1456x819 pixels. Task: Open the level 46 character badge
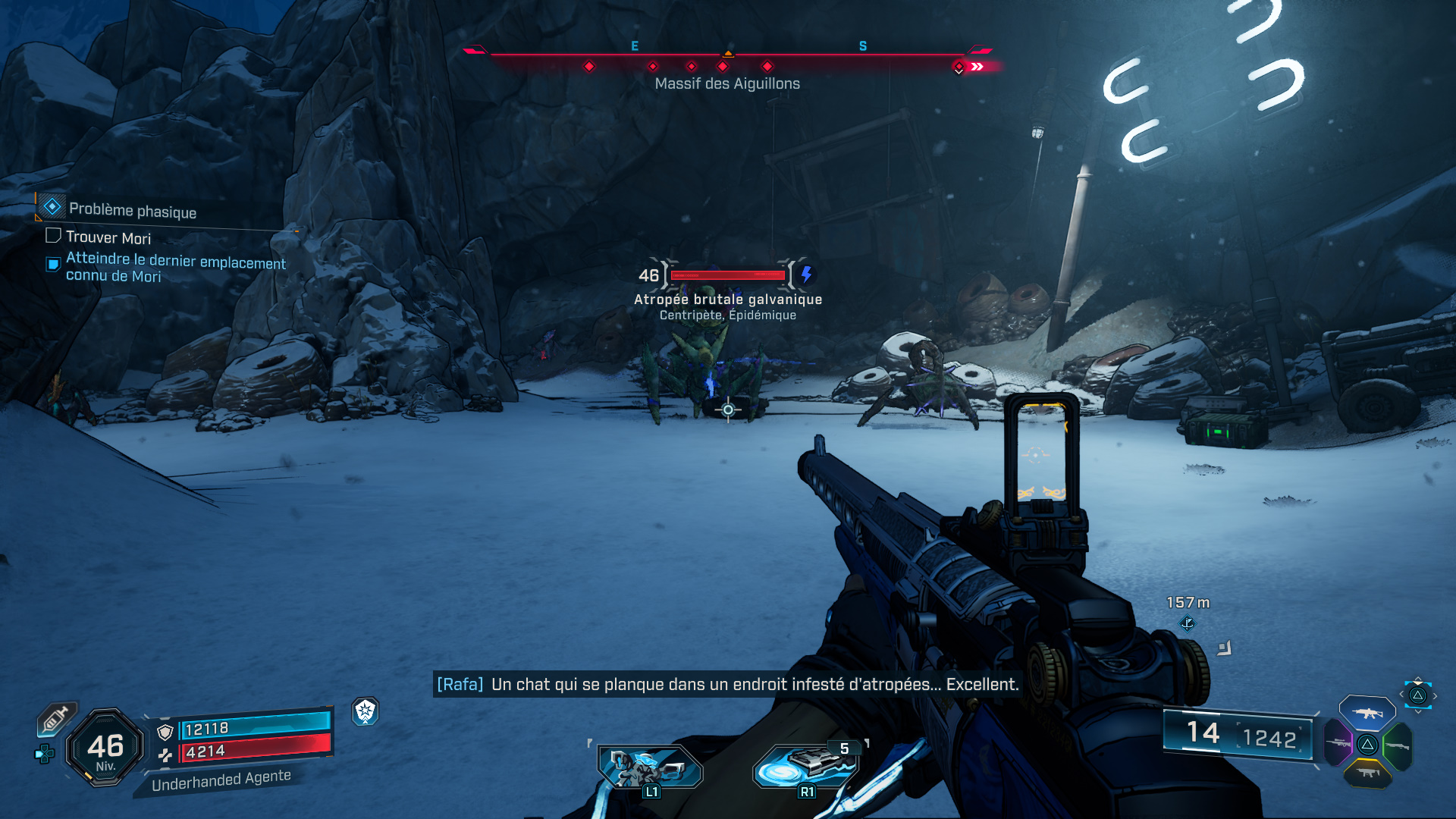pos(105,748)
